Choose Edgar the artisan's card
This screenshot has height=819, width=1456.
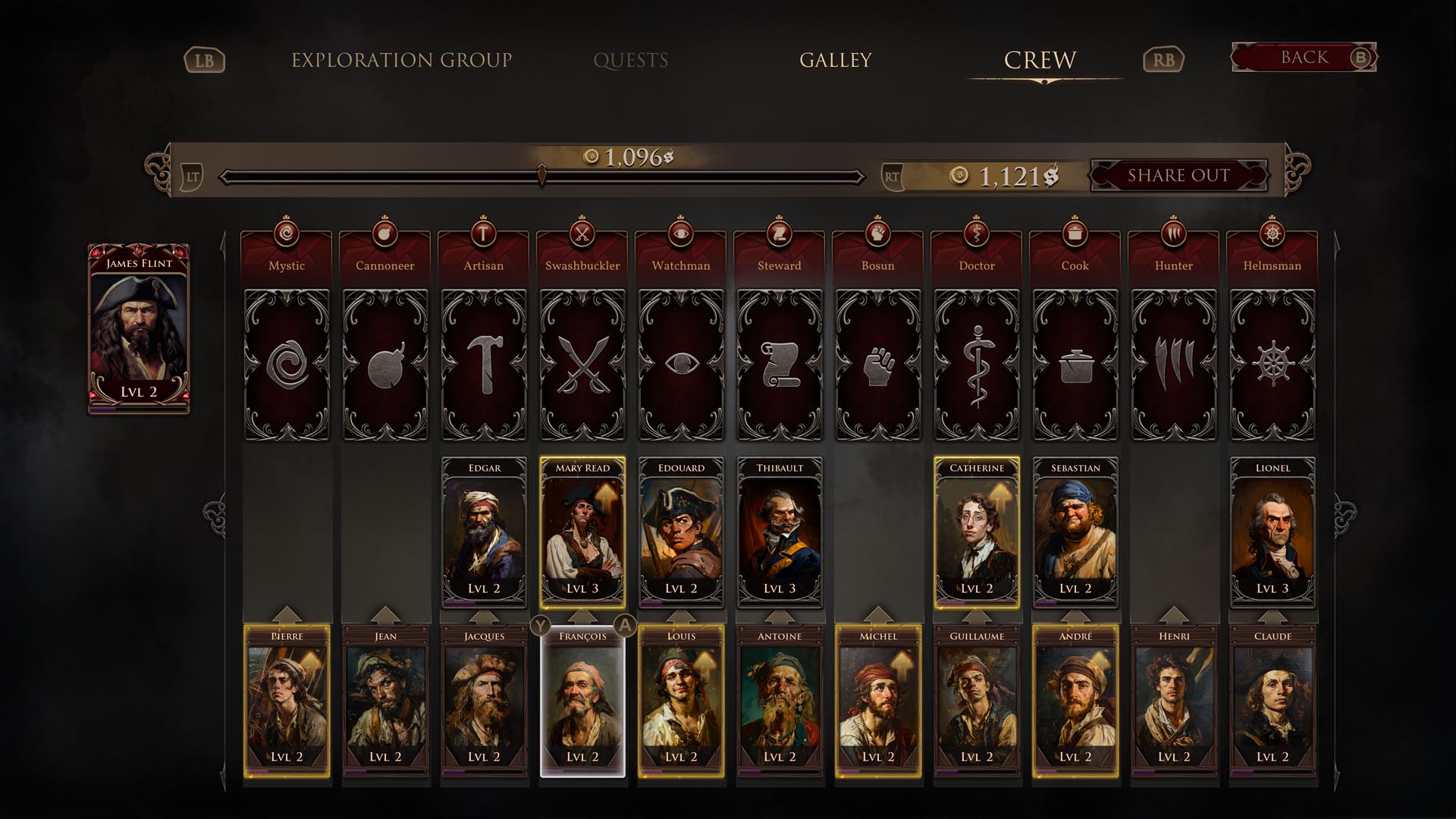pyautogui.click(x=484, y=532)
